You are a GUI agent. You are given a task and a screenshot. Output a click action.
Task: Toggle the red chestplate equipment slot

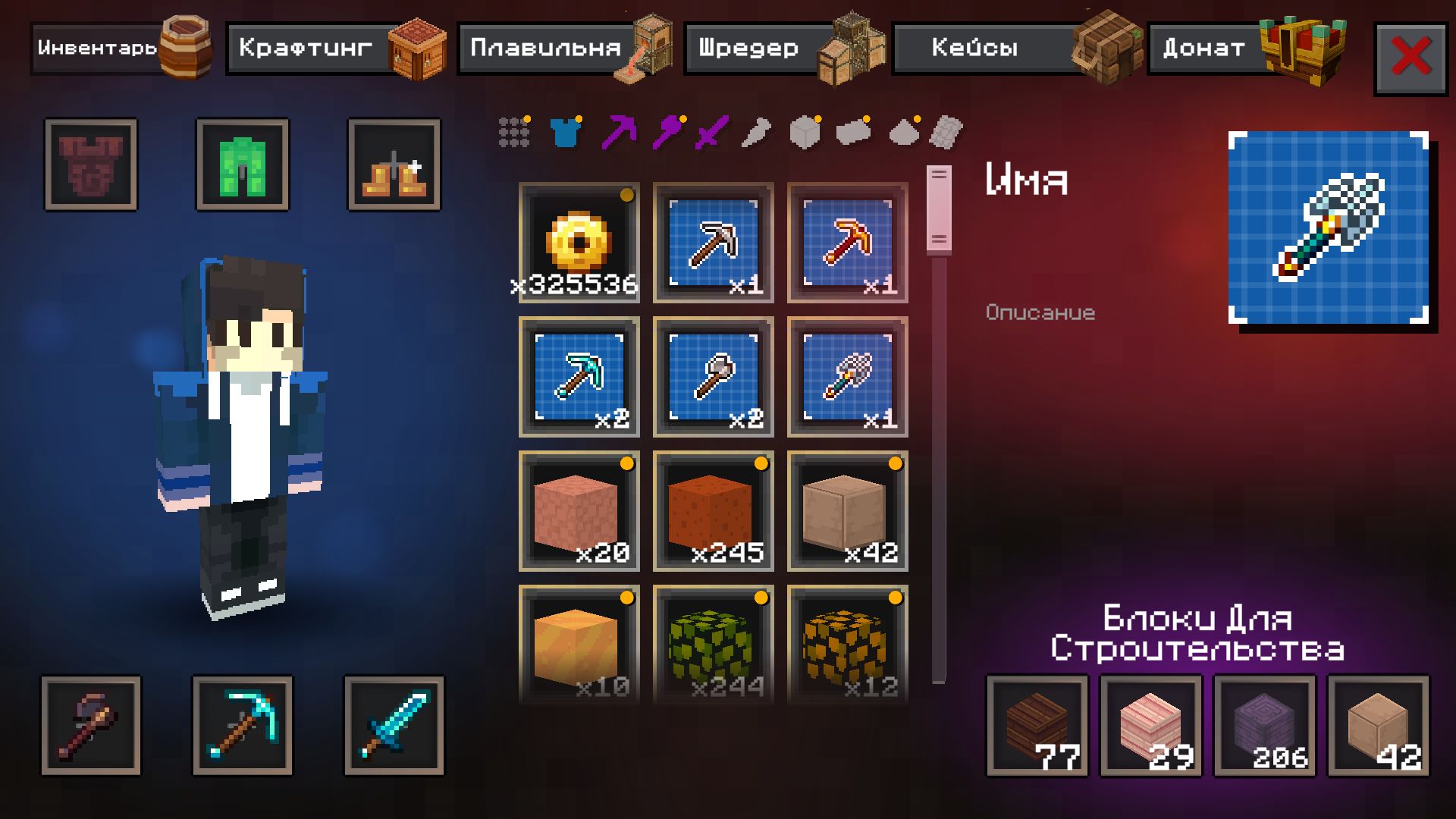91,164
